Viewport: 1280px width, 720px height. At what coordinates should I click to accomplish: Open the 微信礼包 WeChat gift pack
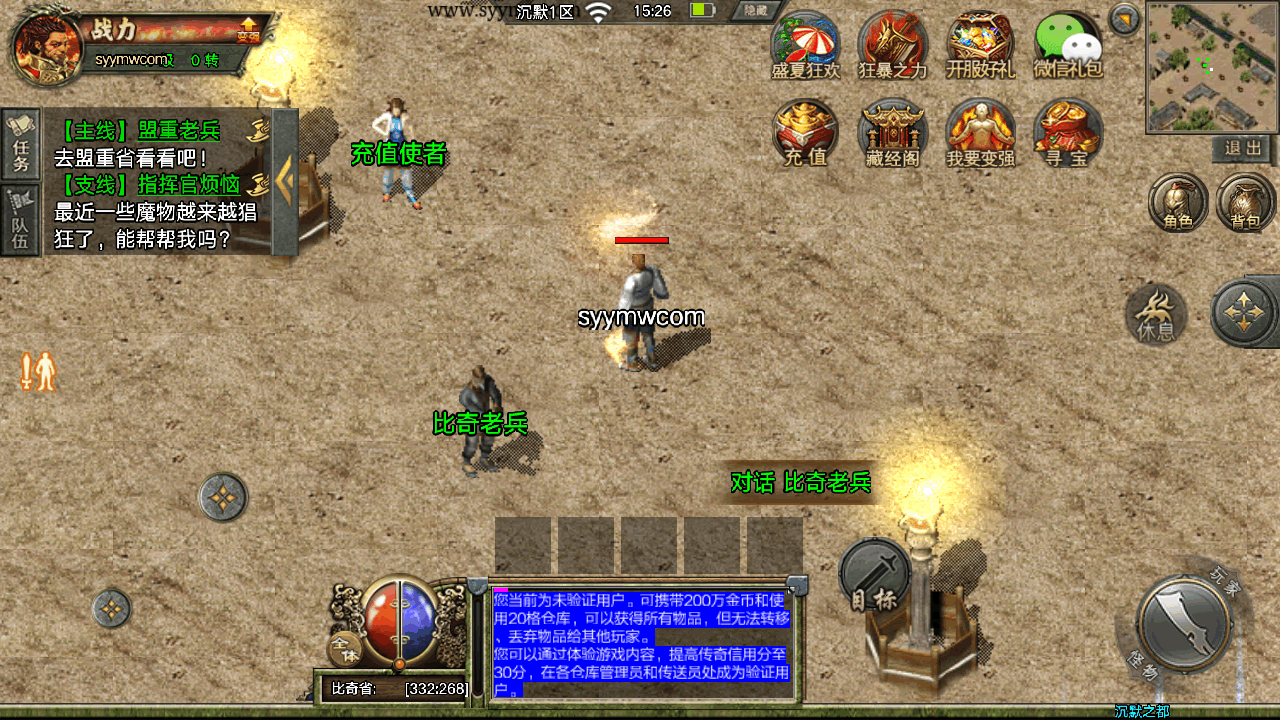pyautogui.click(x=1067, y=46)
